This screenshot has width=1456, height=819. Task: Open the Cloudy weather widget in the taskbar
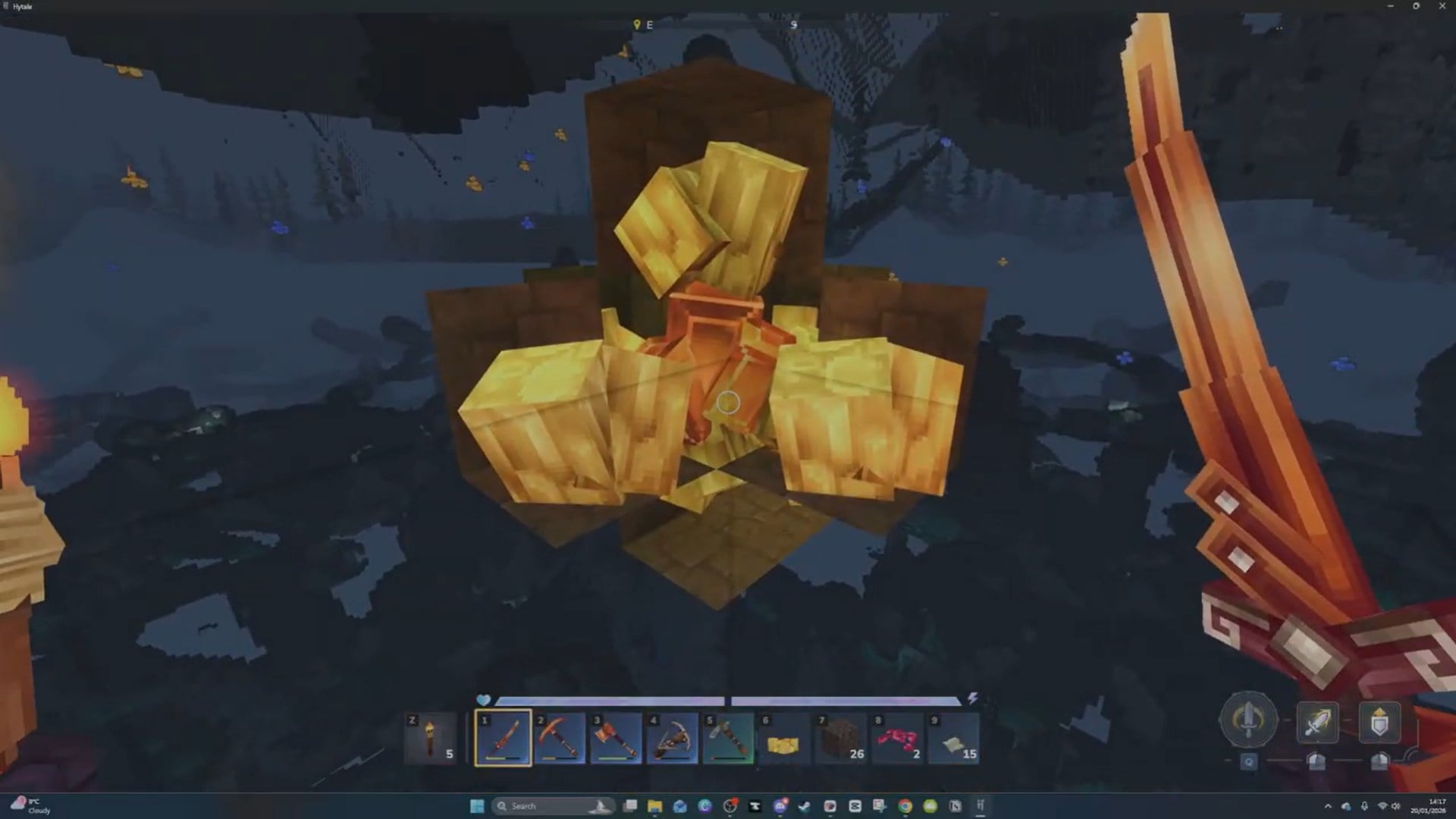pos(32,806)
